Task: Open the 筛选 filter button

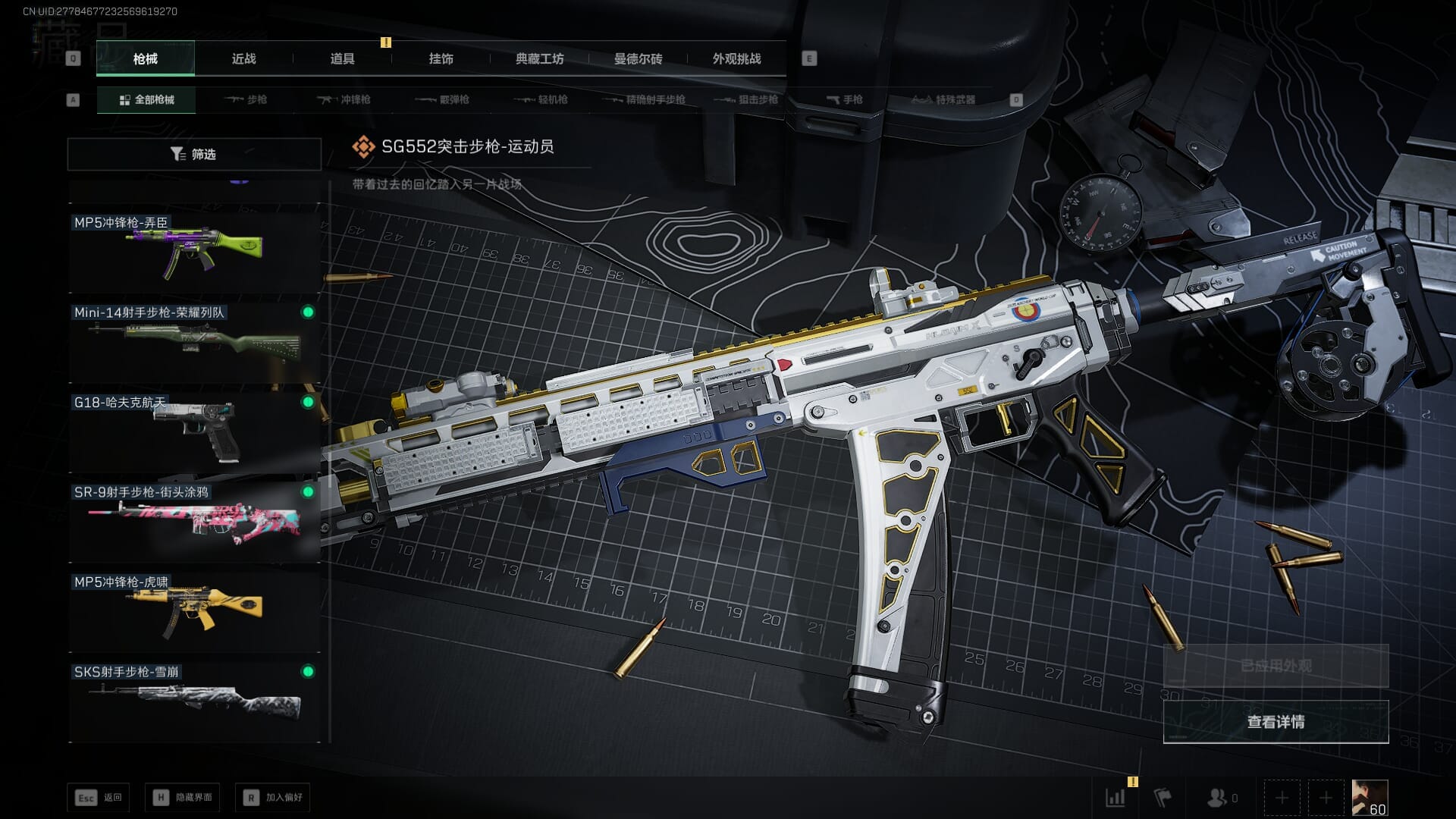Action: tap(194, 154)
